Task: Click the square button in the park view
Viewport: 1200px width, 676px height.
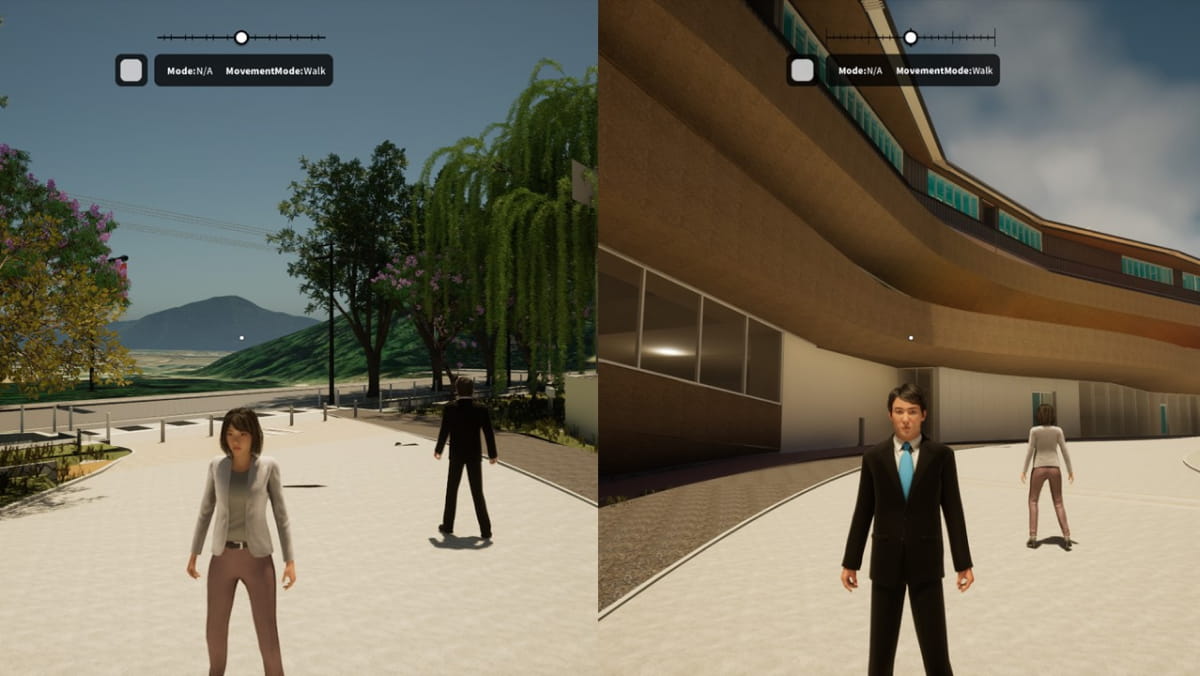Action: 131,70
